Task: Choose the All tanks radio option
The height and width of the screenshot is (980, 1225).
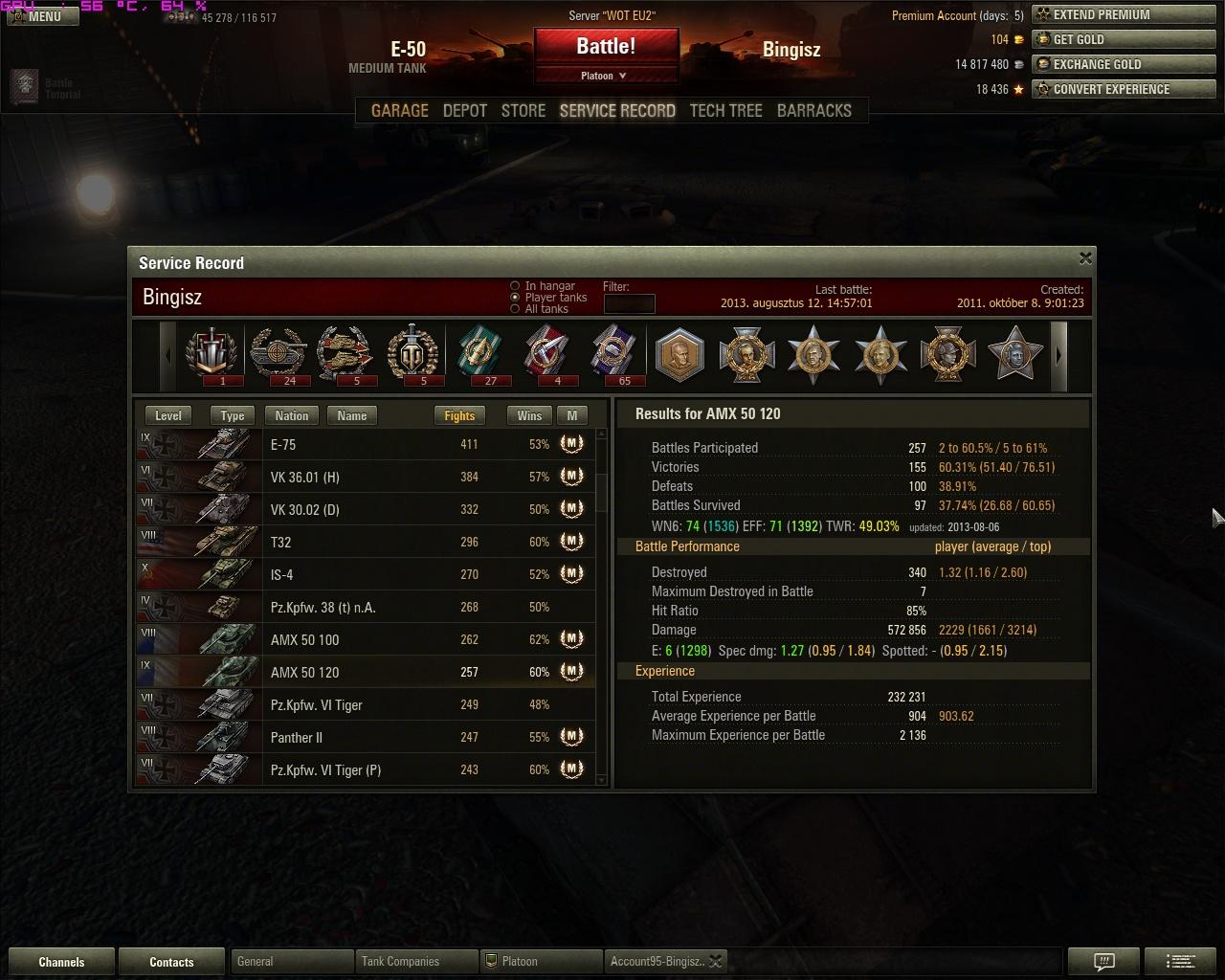Action: tap(515, 309)
